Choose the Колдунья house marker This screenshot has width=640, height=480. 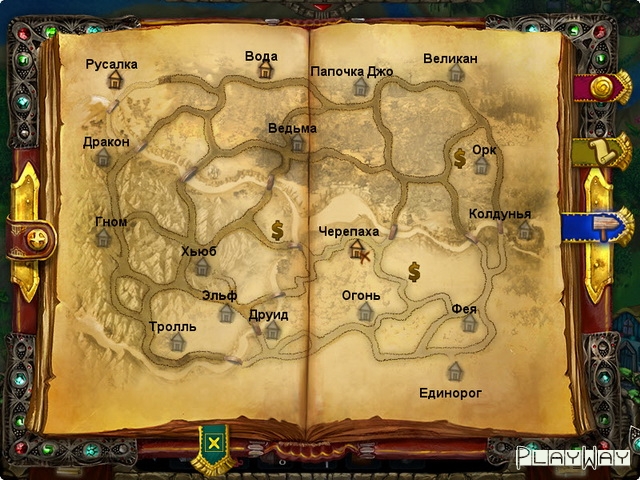click(x=525, y=230)
